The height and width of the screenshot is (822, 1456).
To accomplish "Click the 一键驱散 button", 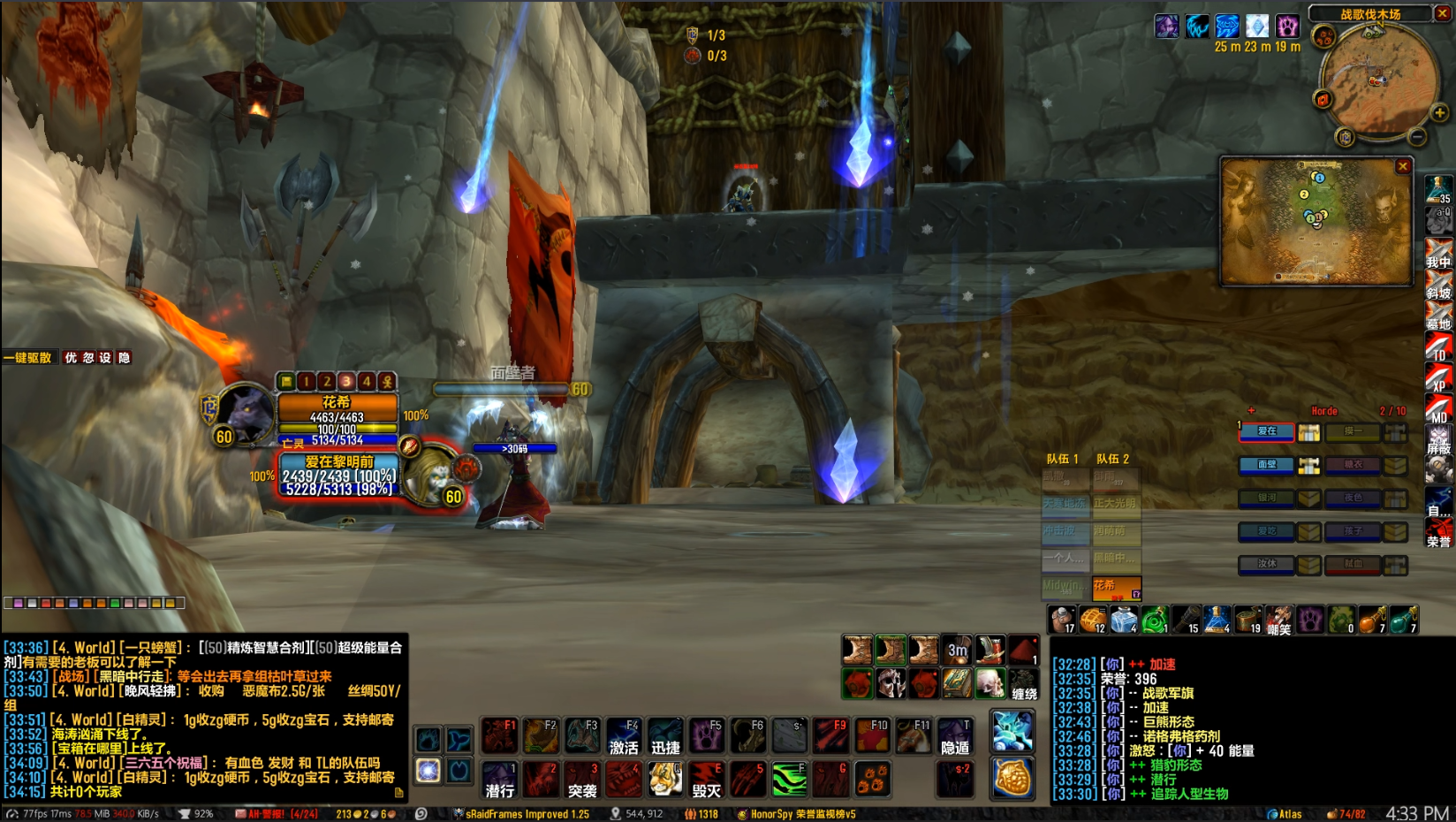I will click(x=28, y=358).
